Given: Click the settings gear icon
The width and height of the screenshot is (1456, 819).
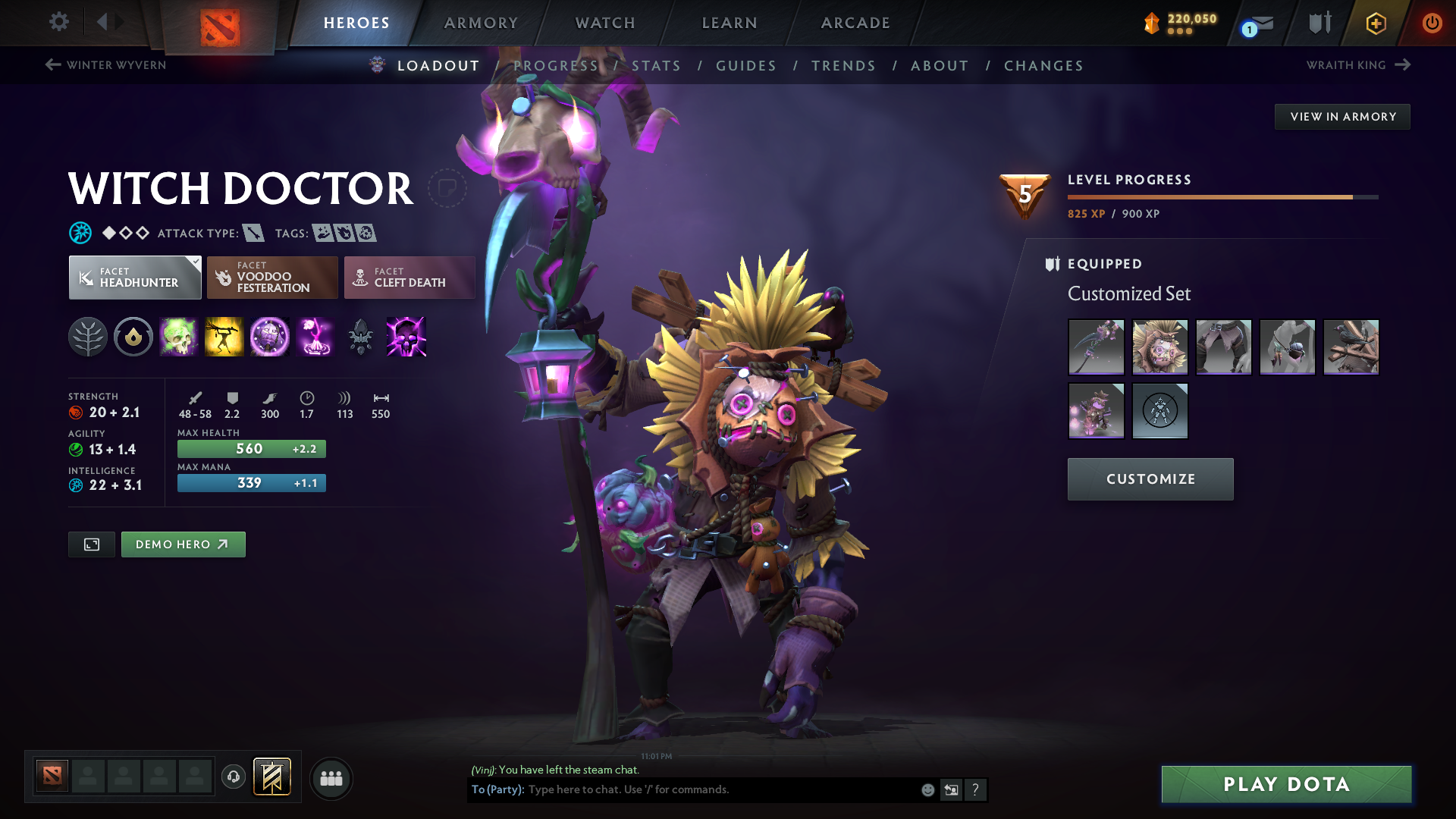Looking at the screenshot, I should pos(59,22).
